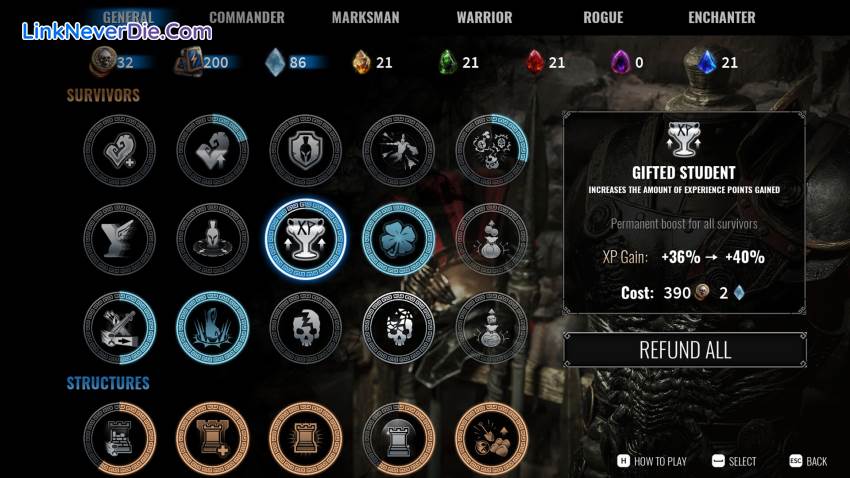Open the Marksman tab
Viewport: 850px width, 478px height.
tap(366, 17)
